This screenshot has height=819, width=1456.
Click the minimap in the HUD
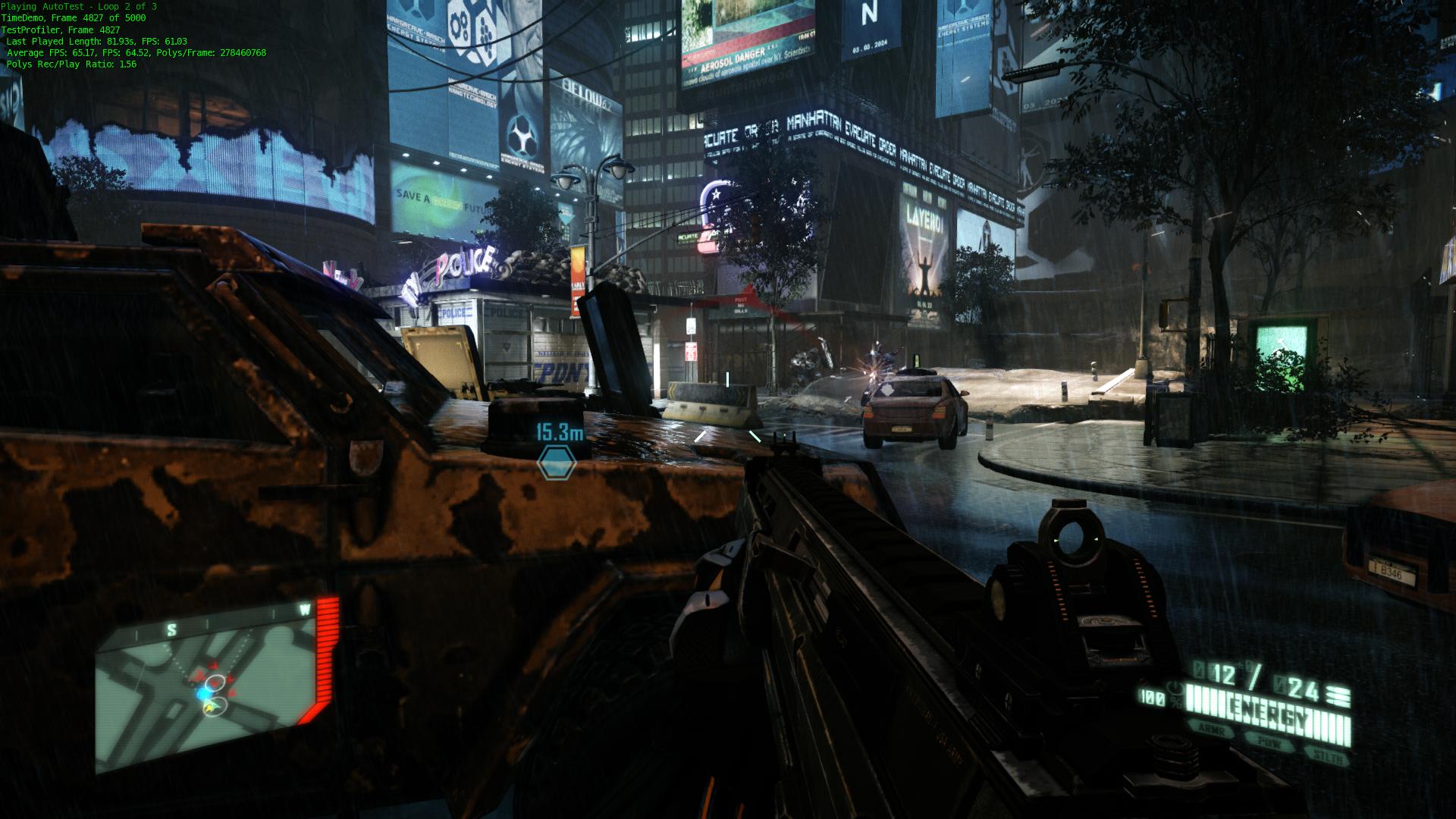[x=206, y=685]
